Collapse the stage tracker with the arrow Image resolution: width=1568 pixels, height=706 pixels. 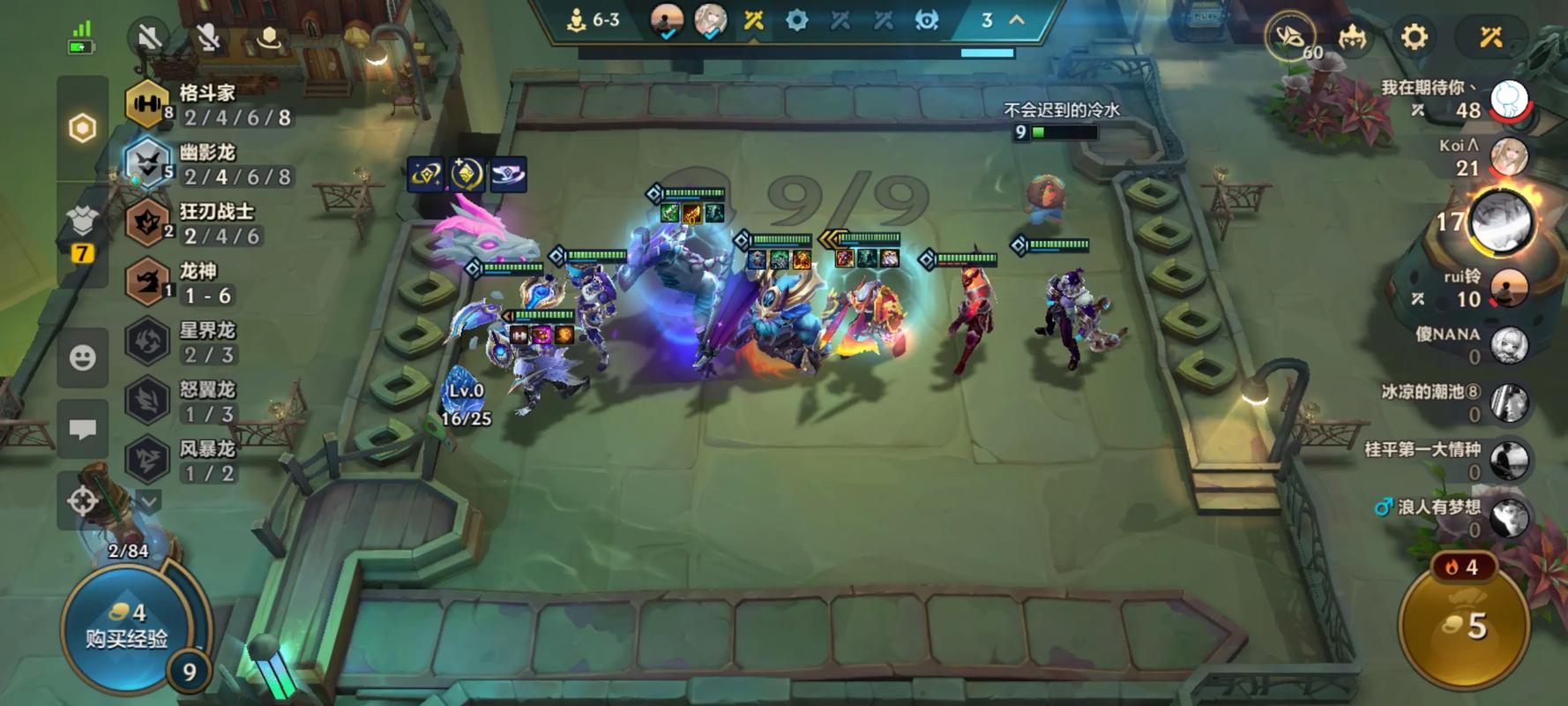tap(1017, 20)
